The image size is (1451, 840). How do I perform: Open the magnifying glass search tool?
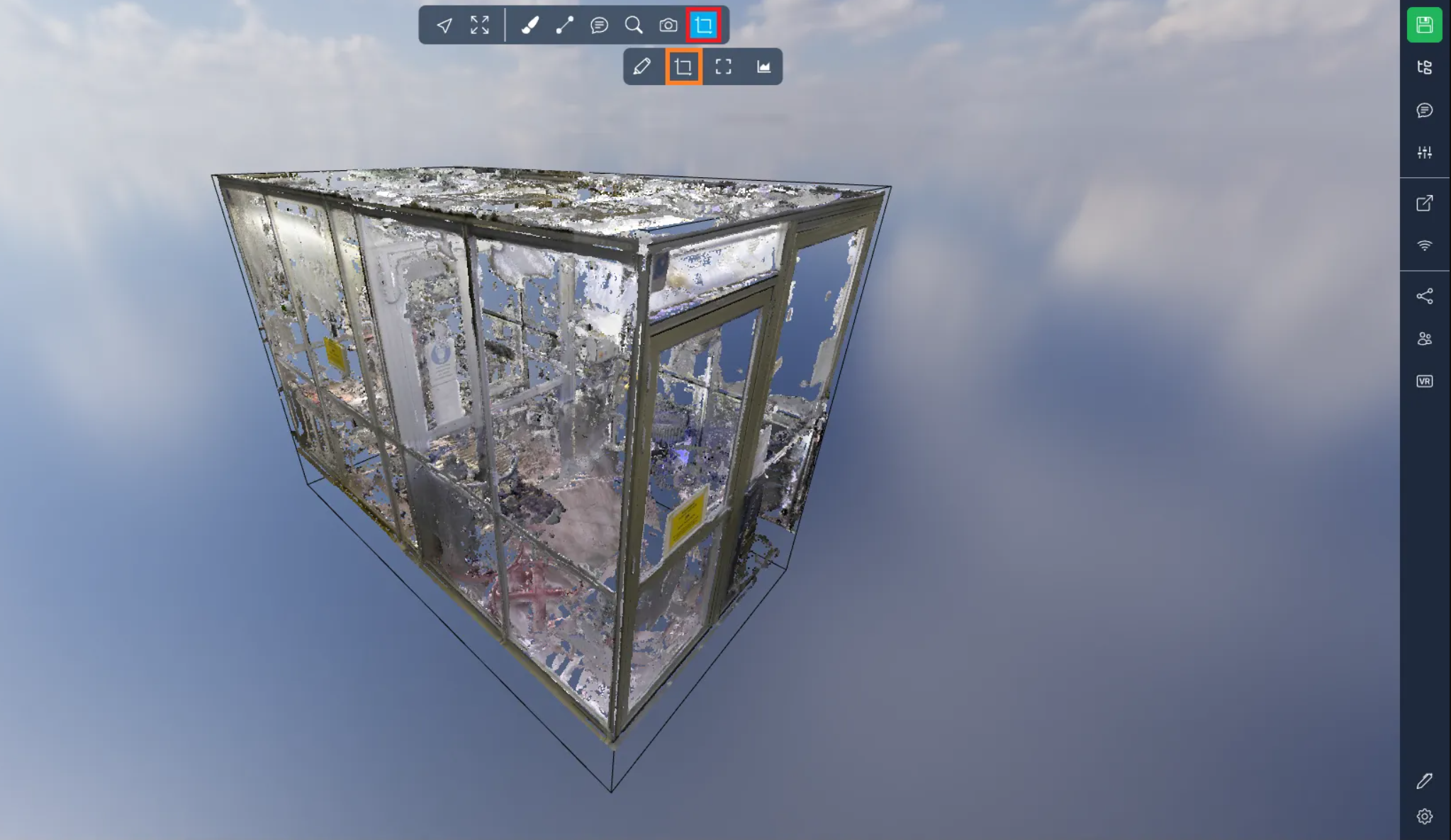[x=634, y=26]
